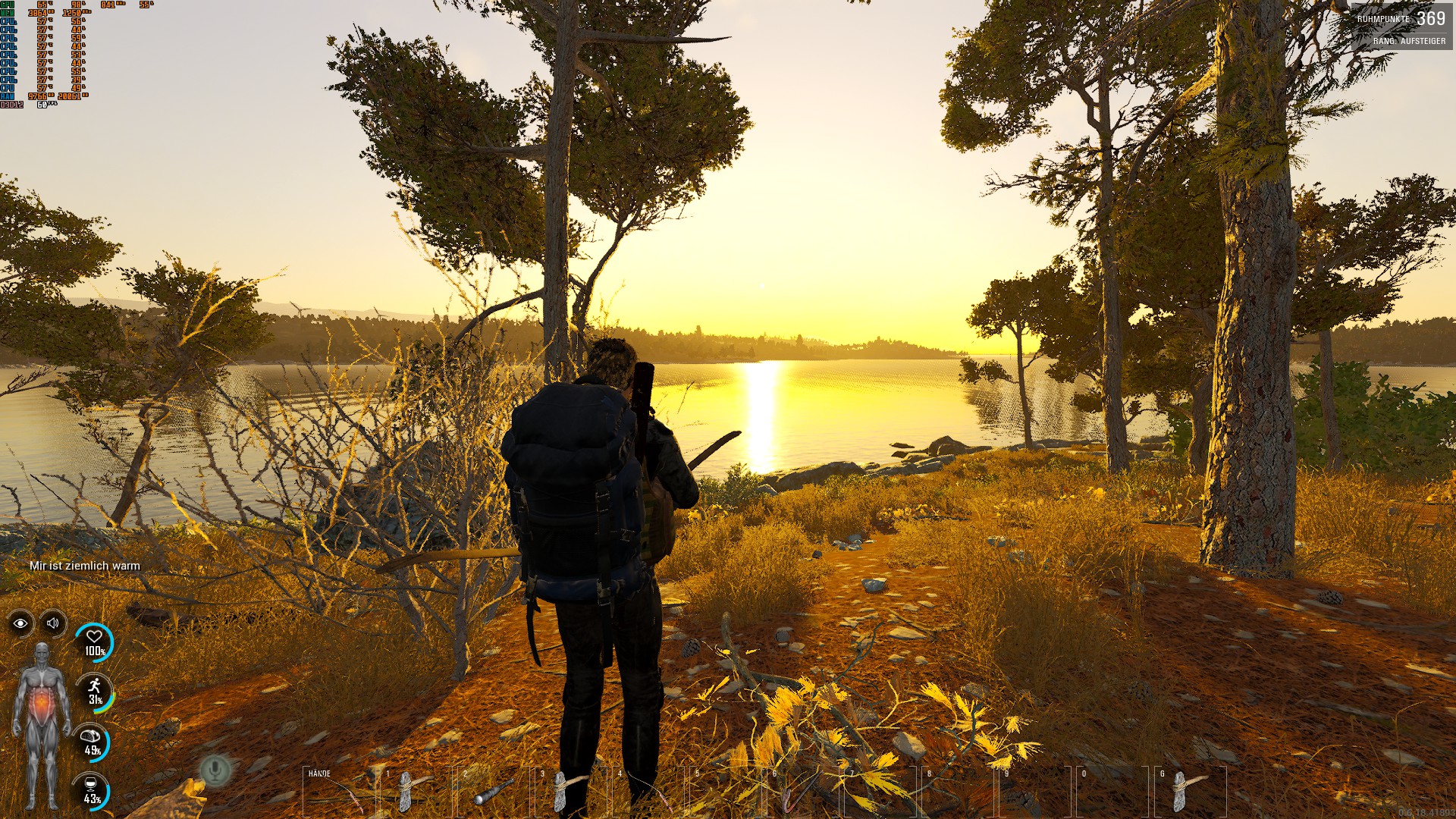Toggle the microphone voice chat icon
Image resolution: width=1456 pixels, height=819 pixels.
click(215, 770)
